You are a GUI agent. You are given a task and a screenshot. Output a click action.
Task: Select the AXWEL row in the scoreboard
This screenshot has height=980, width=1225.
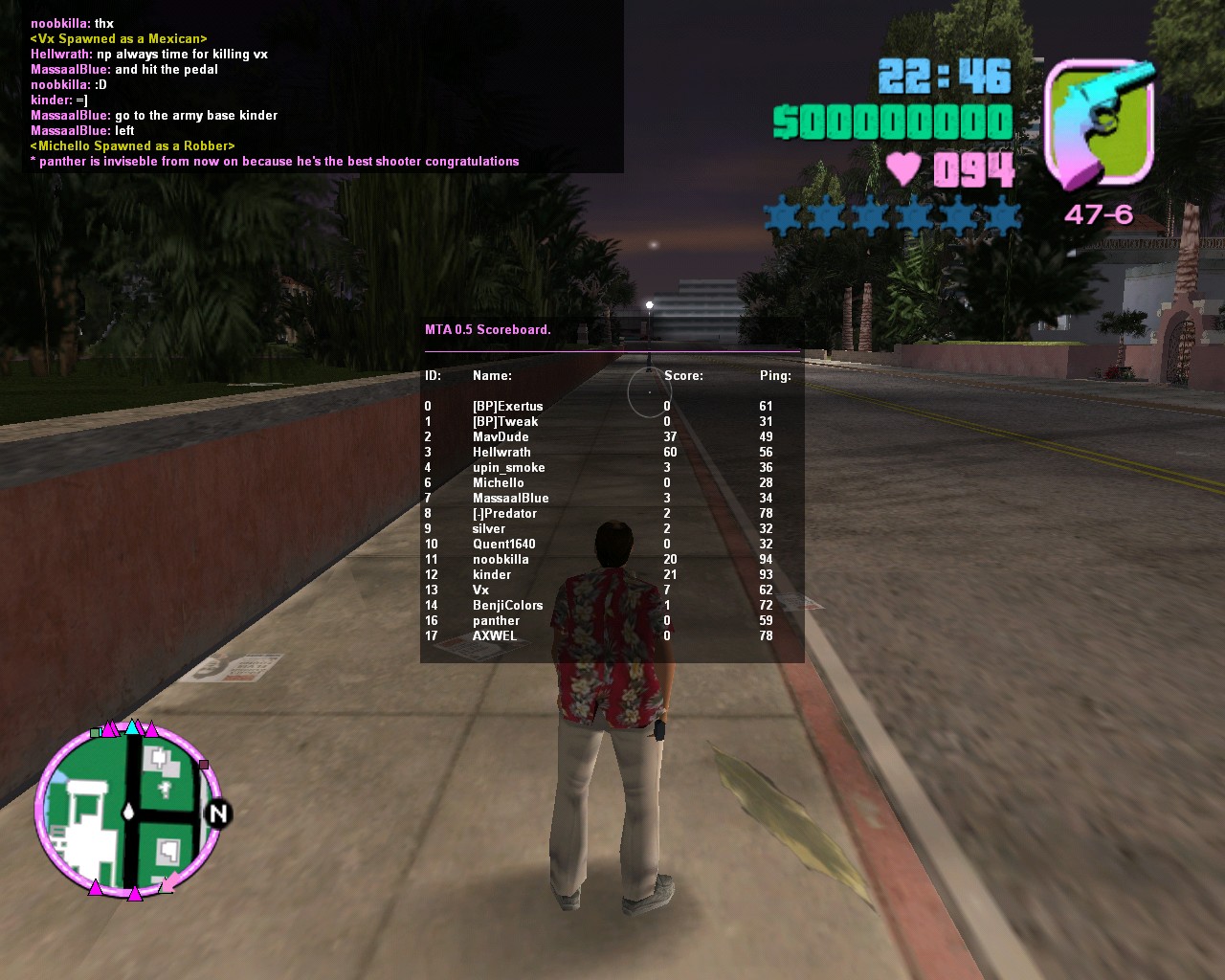click(x=495, y=636)
